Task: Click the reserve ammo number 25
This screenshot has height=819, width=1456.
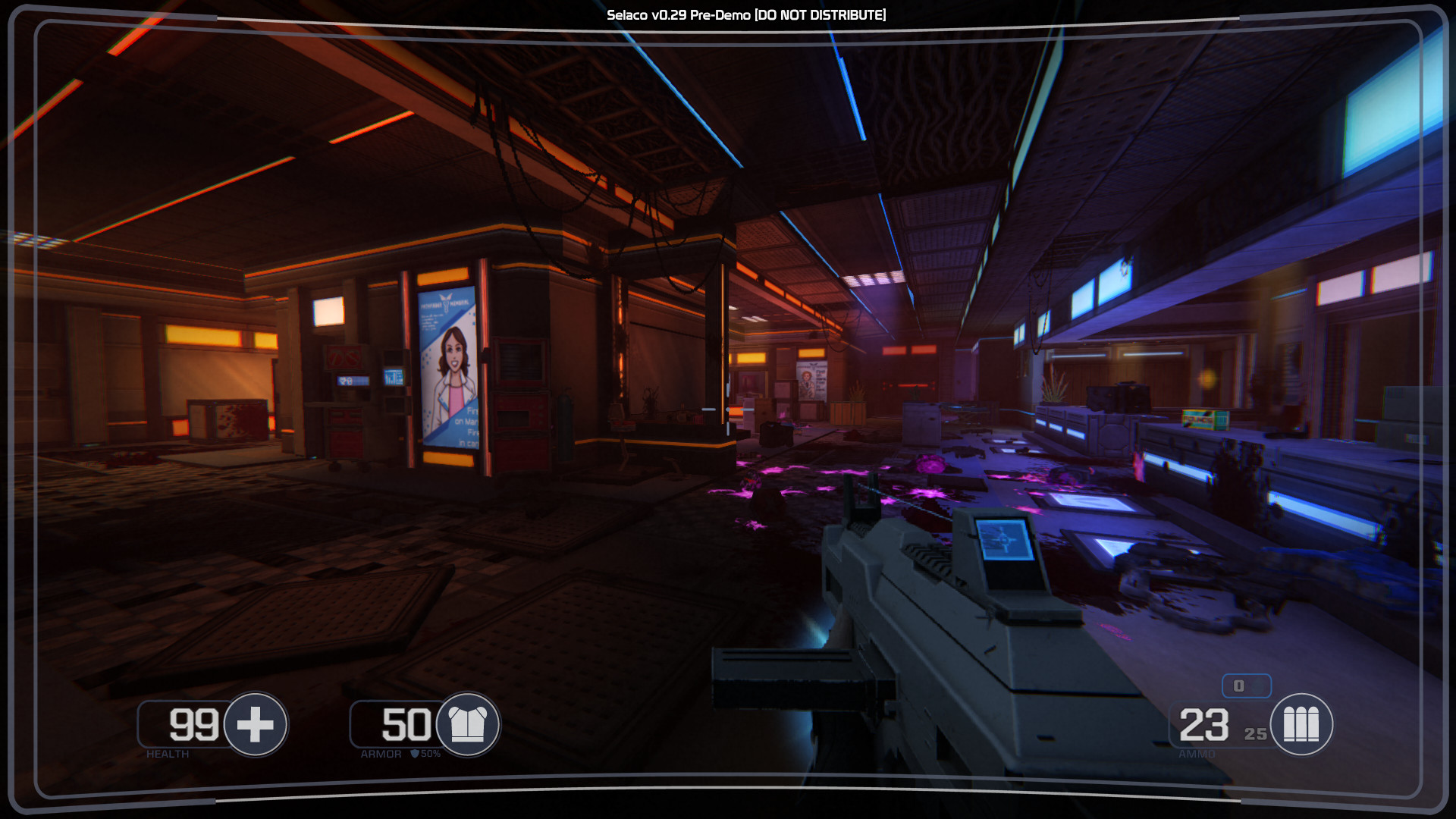Action: (x=1254, y=734)
